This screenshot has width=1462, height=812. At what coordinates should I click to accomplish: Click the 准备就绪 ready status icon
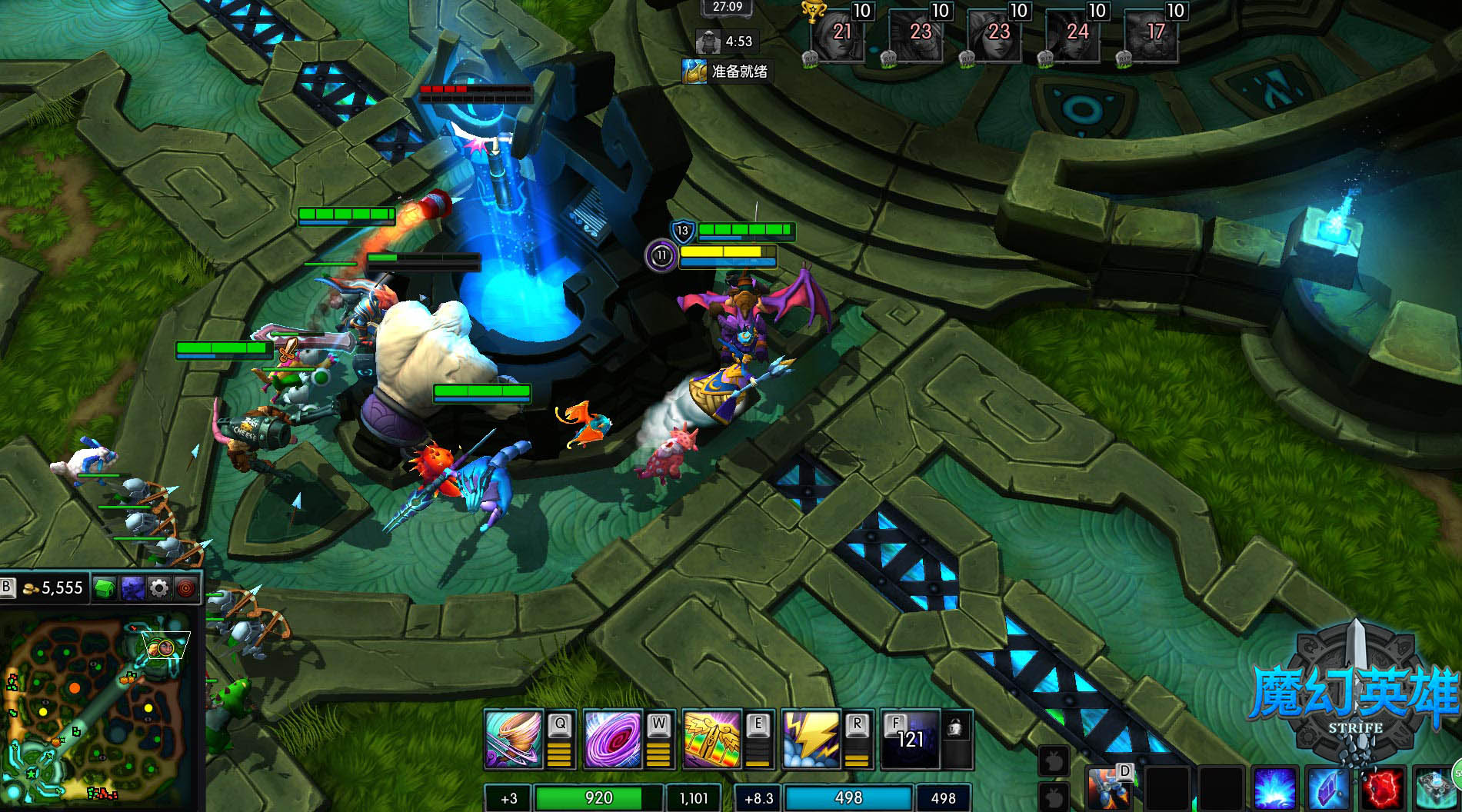point(694,72)
